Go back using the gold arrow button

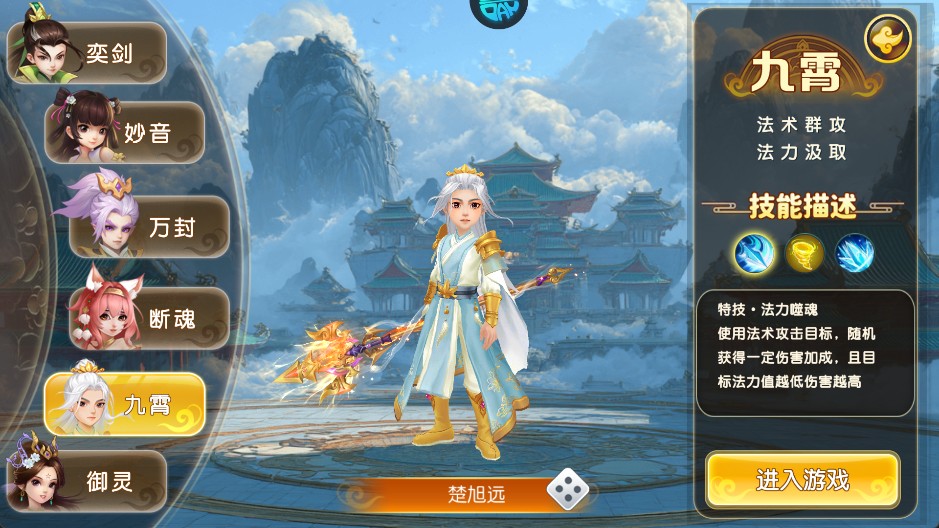[886, 41]
